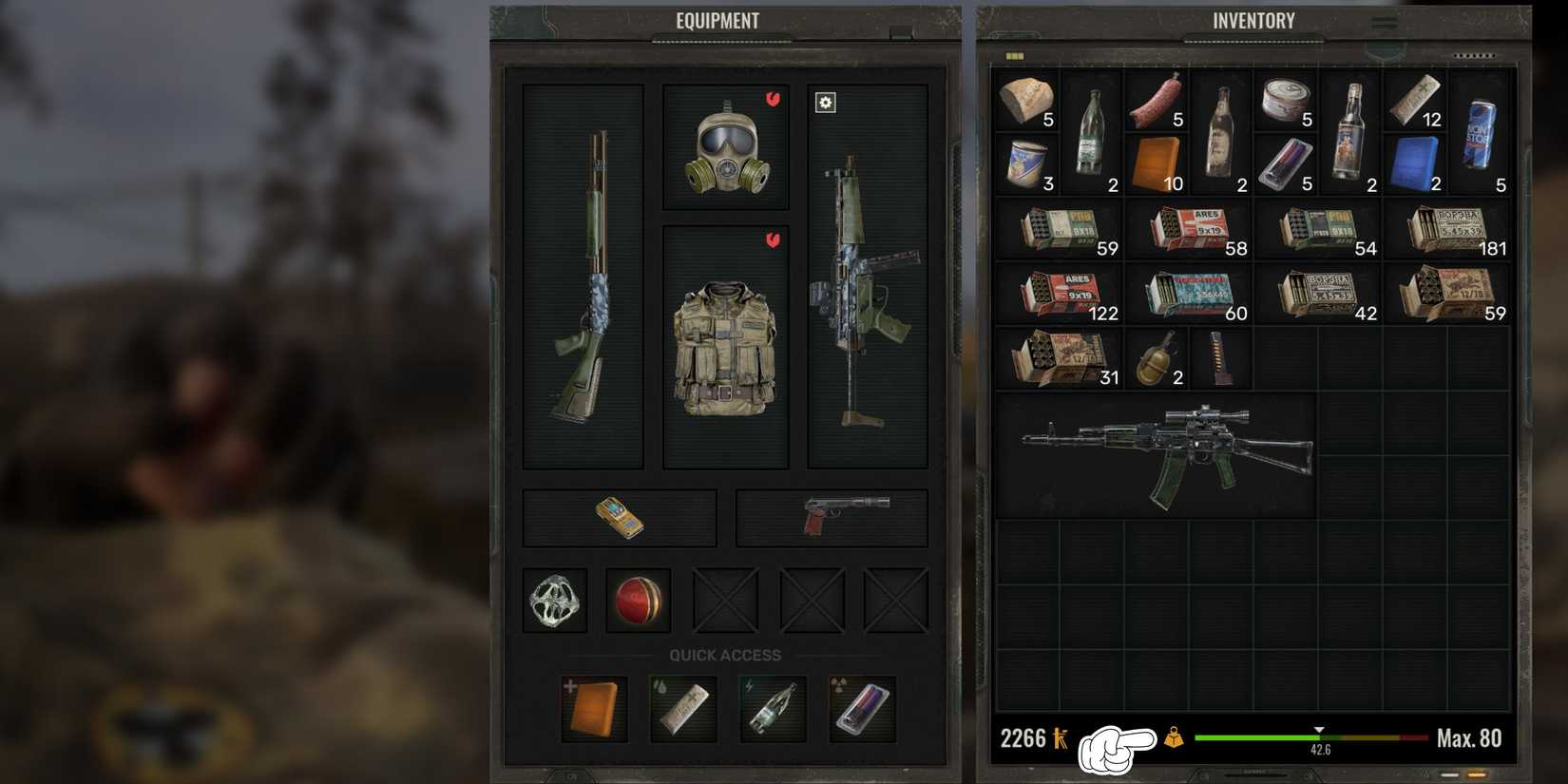1568x784 pixels.
Task: Click an empty artifact slot
Action: tap(724, 601)
